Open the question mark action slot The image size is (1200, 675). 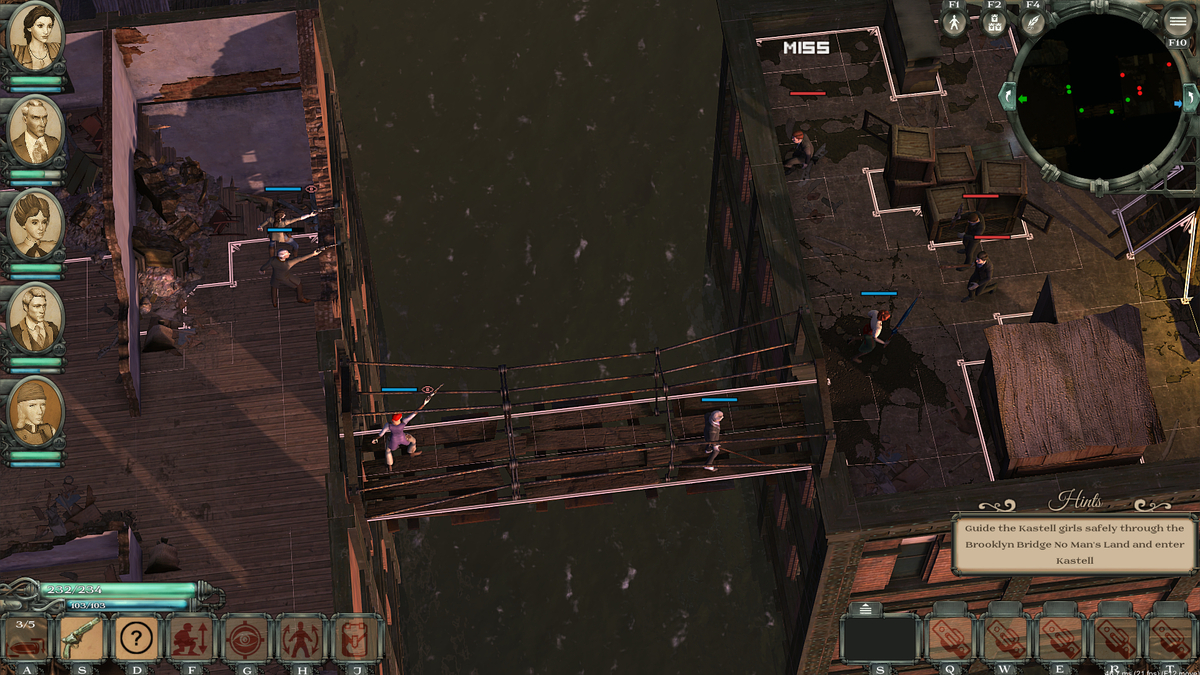click(x=136, y=638)
